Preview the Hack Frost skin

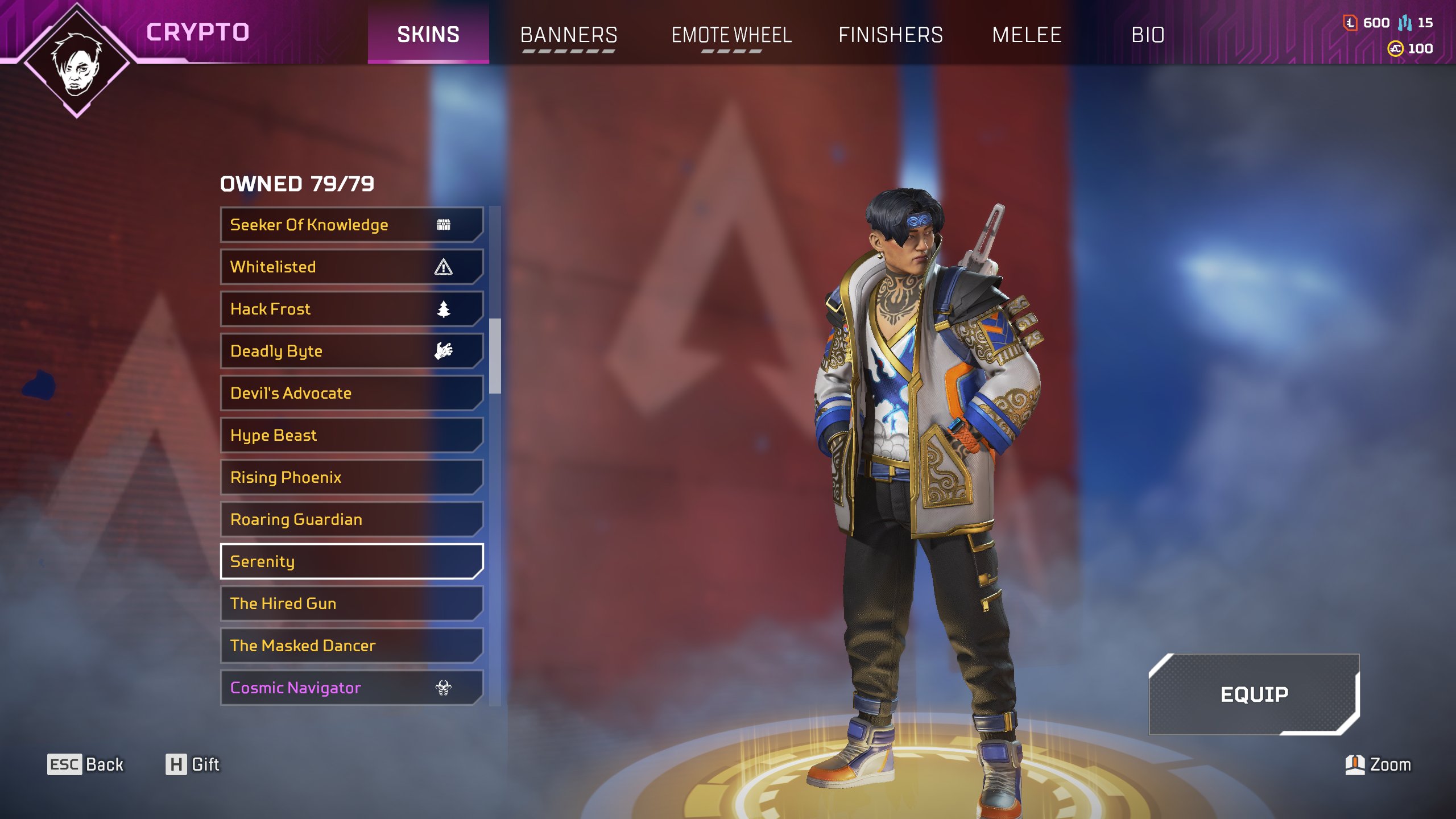(x=351, y=309)
